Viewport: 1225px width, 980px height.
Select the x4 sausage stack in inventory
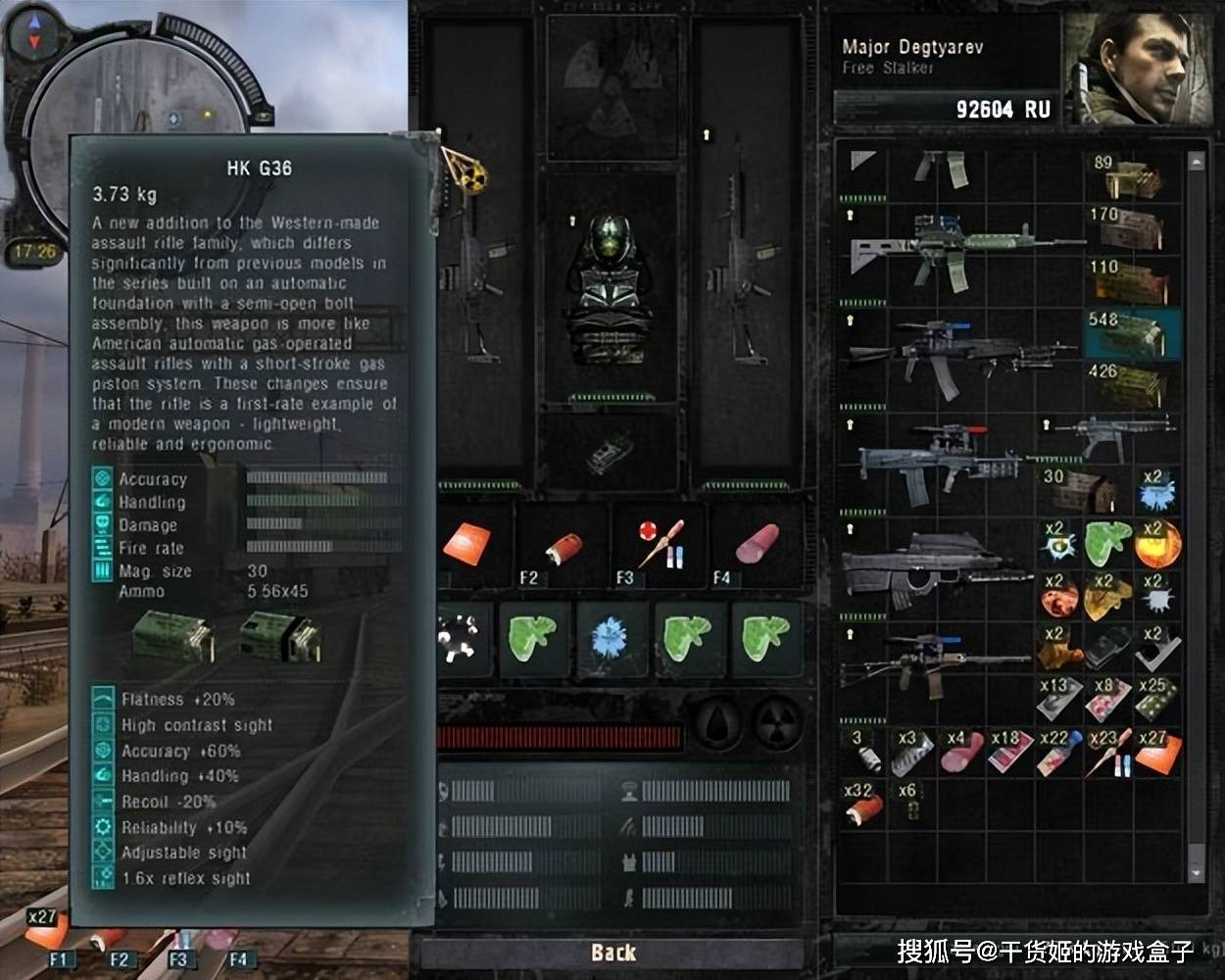(x=961, y=753)
